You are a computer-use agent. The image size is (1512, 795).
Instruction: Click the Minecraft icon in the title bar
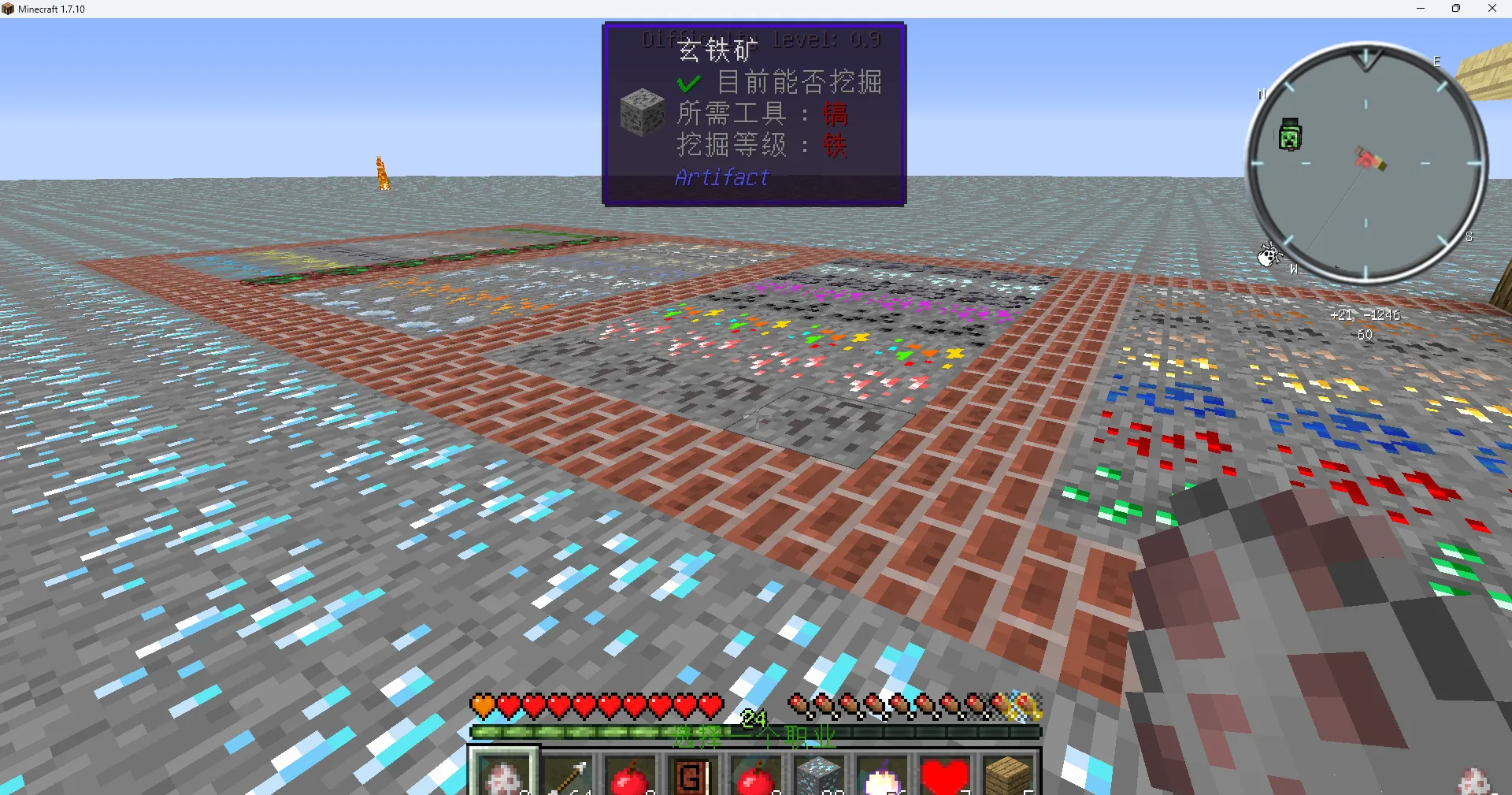8,9
